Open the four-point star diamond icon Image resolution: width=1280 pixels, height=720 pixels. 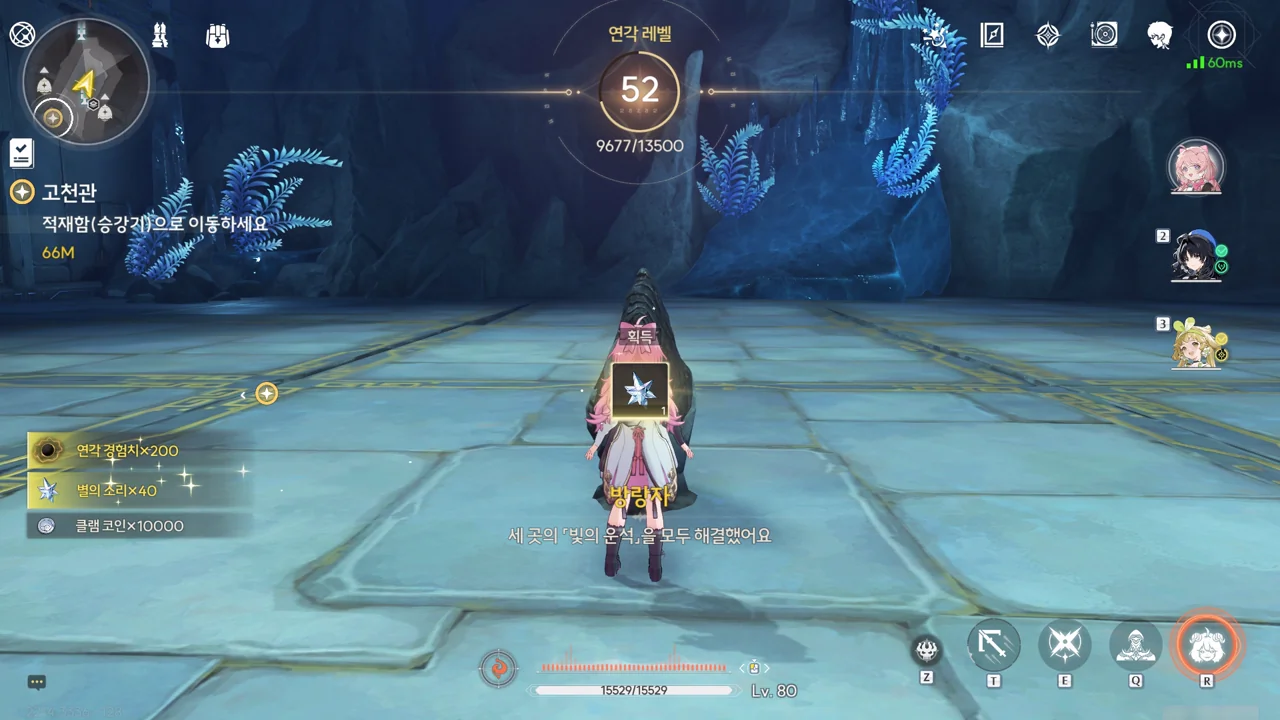[x=1048, y=36]
